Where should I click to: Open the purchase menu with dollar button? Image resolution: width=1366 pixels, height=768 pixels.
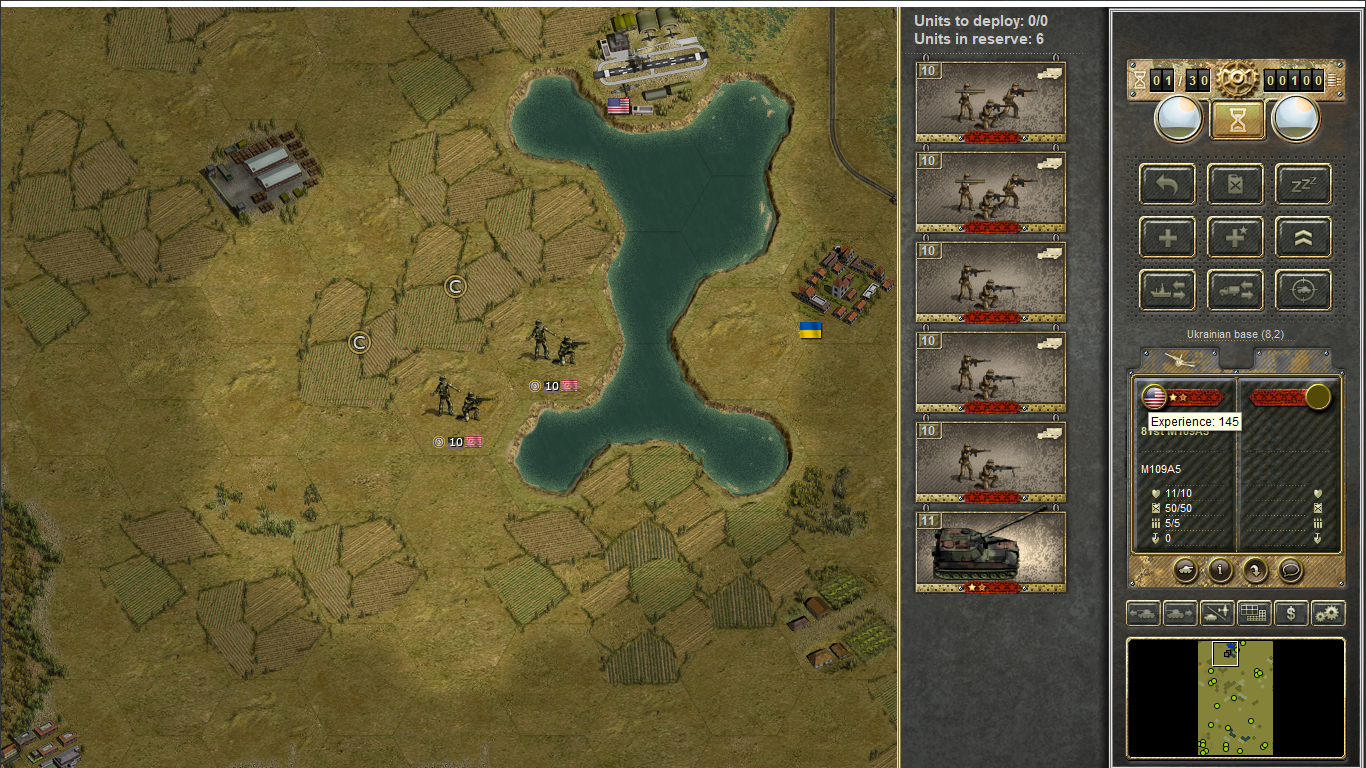[x=1291, y=613]
